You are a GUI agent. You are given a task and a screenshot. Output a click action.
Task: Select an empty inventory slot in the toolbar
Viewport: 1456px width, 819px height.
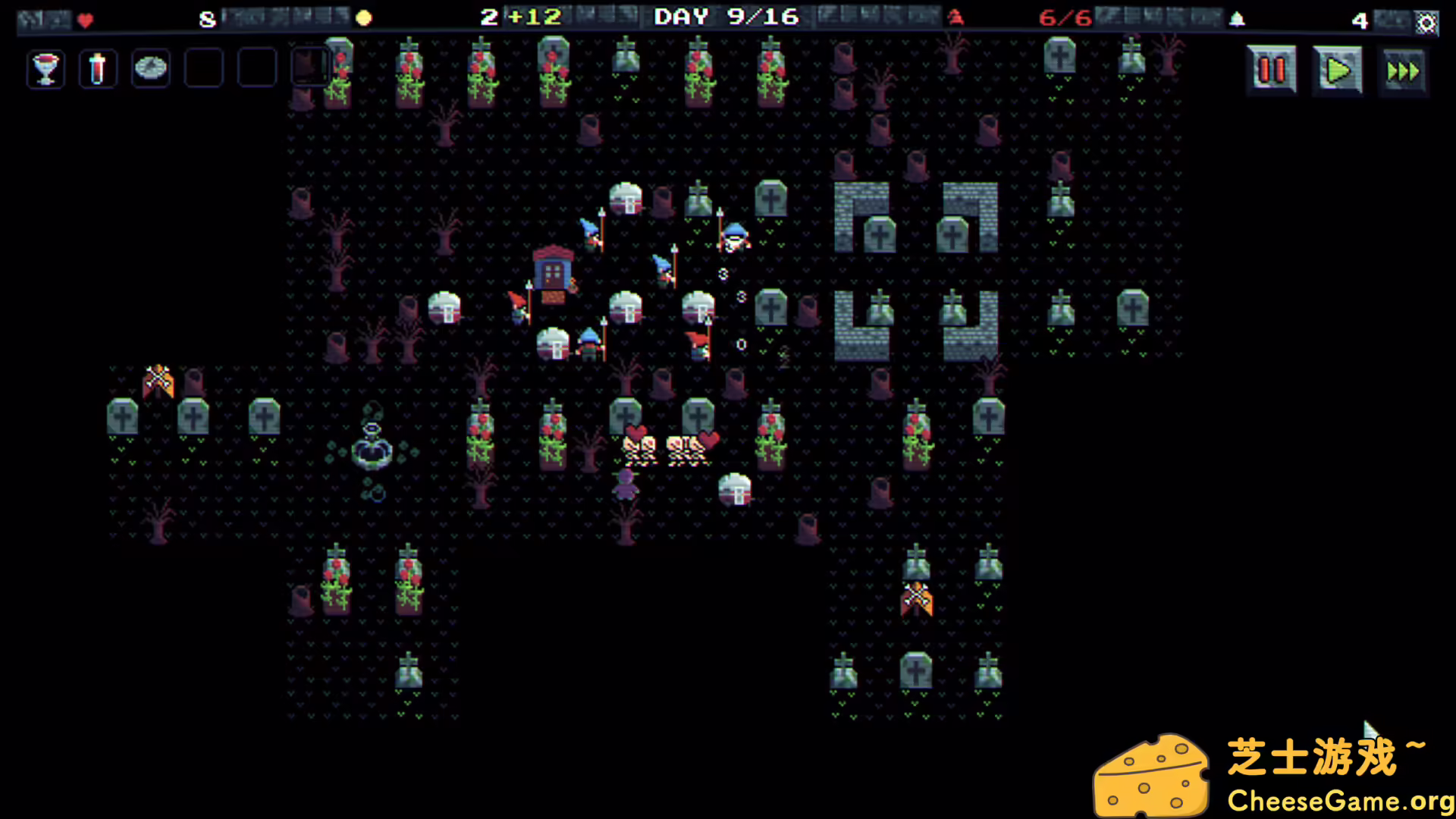coord(203,68)
